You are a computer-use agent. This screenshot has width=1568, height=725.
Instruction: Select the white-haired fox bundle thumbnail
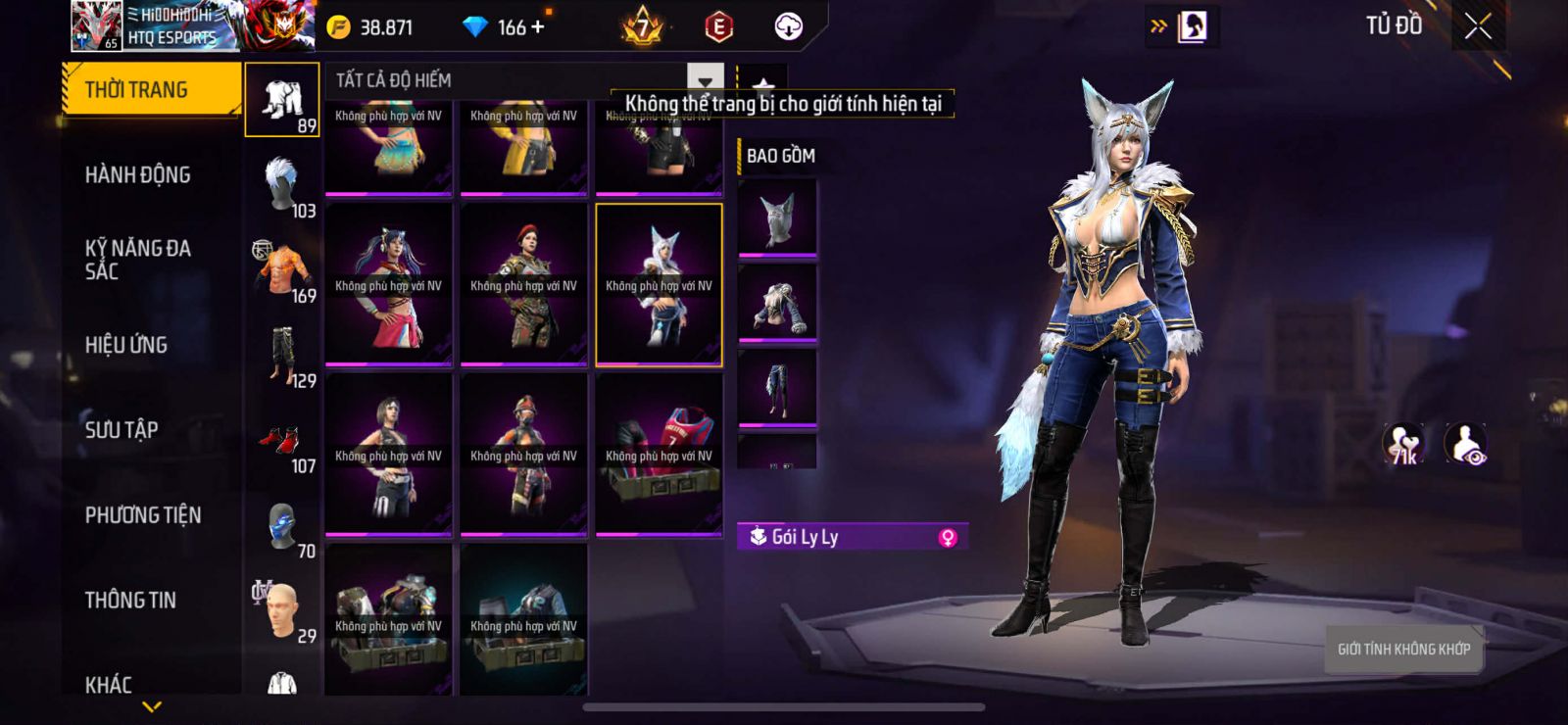(x=659, y=285)
